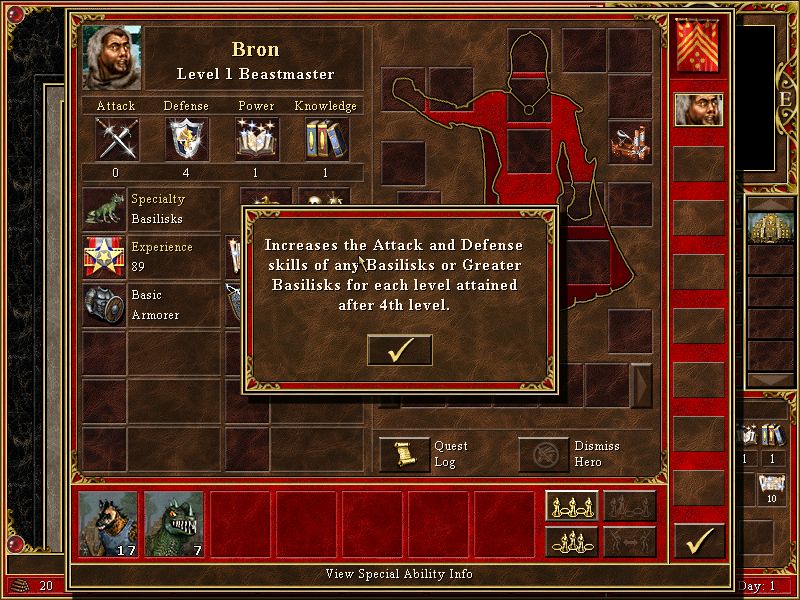Select the hero portrait in the side list
This screenshot has width=800, height=600.
coord(698,110)
